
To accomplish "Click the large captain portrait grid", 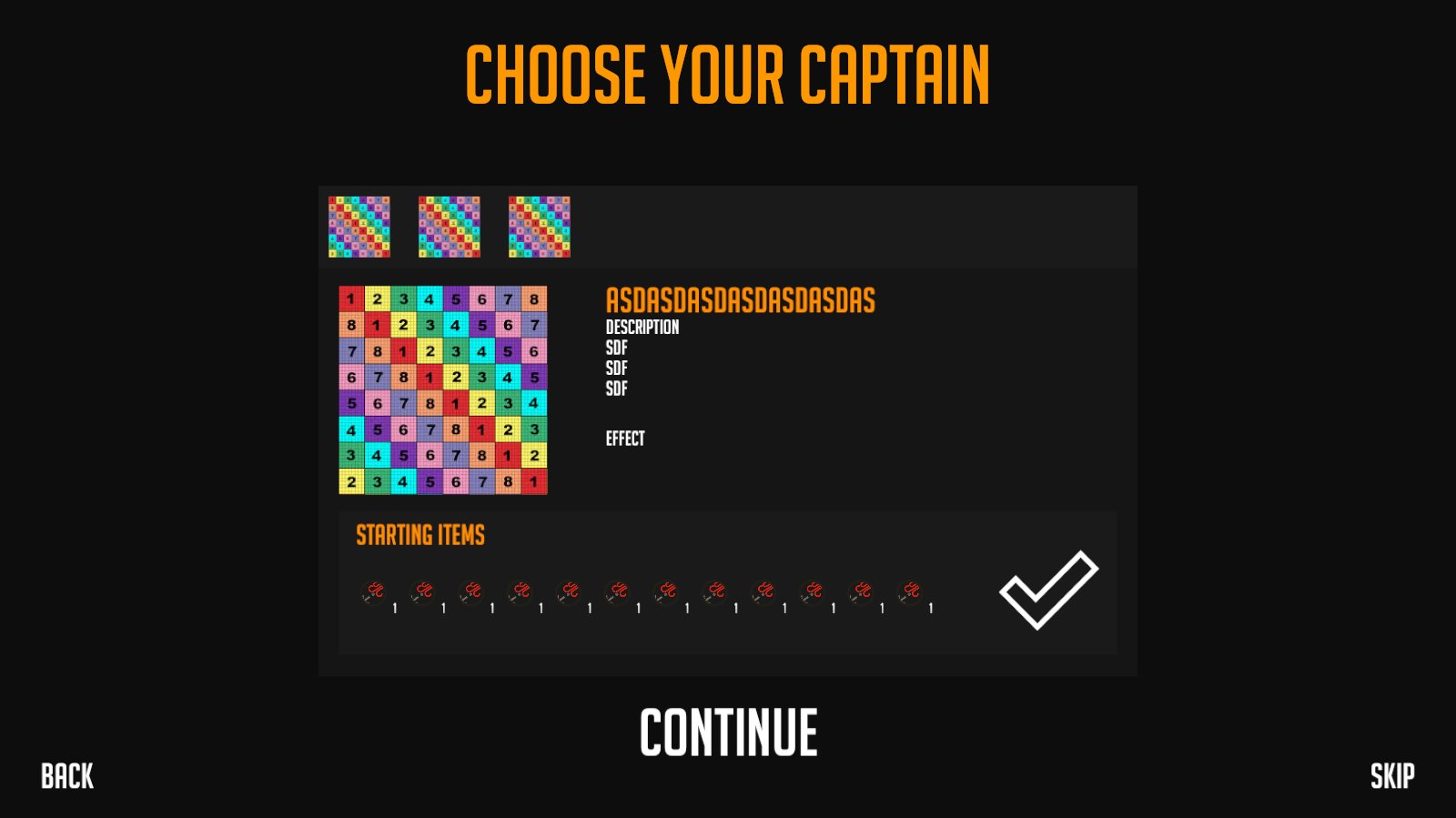I will click(441, 389).
